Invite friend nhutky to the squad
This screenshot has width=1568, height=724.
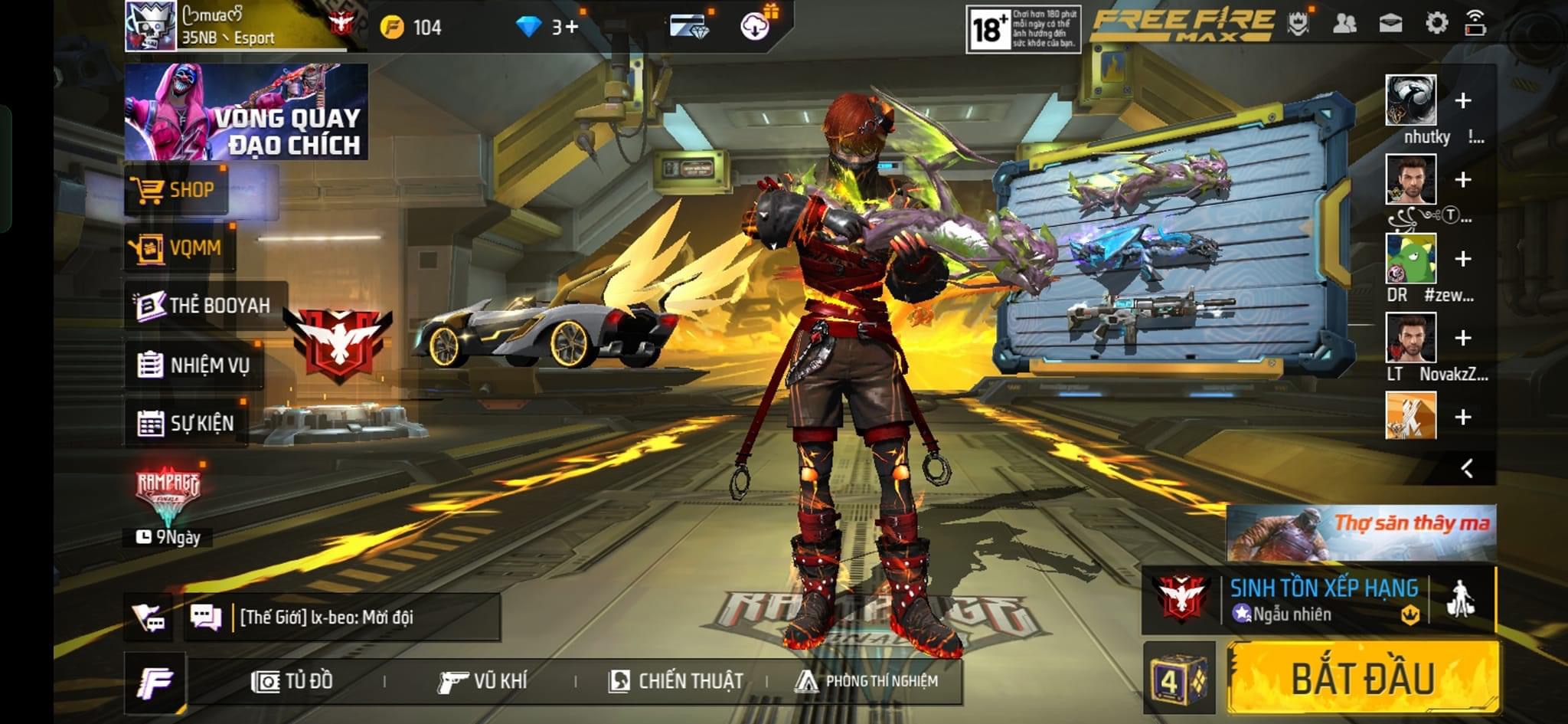coord(1462,100)
